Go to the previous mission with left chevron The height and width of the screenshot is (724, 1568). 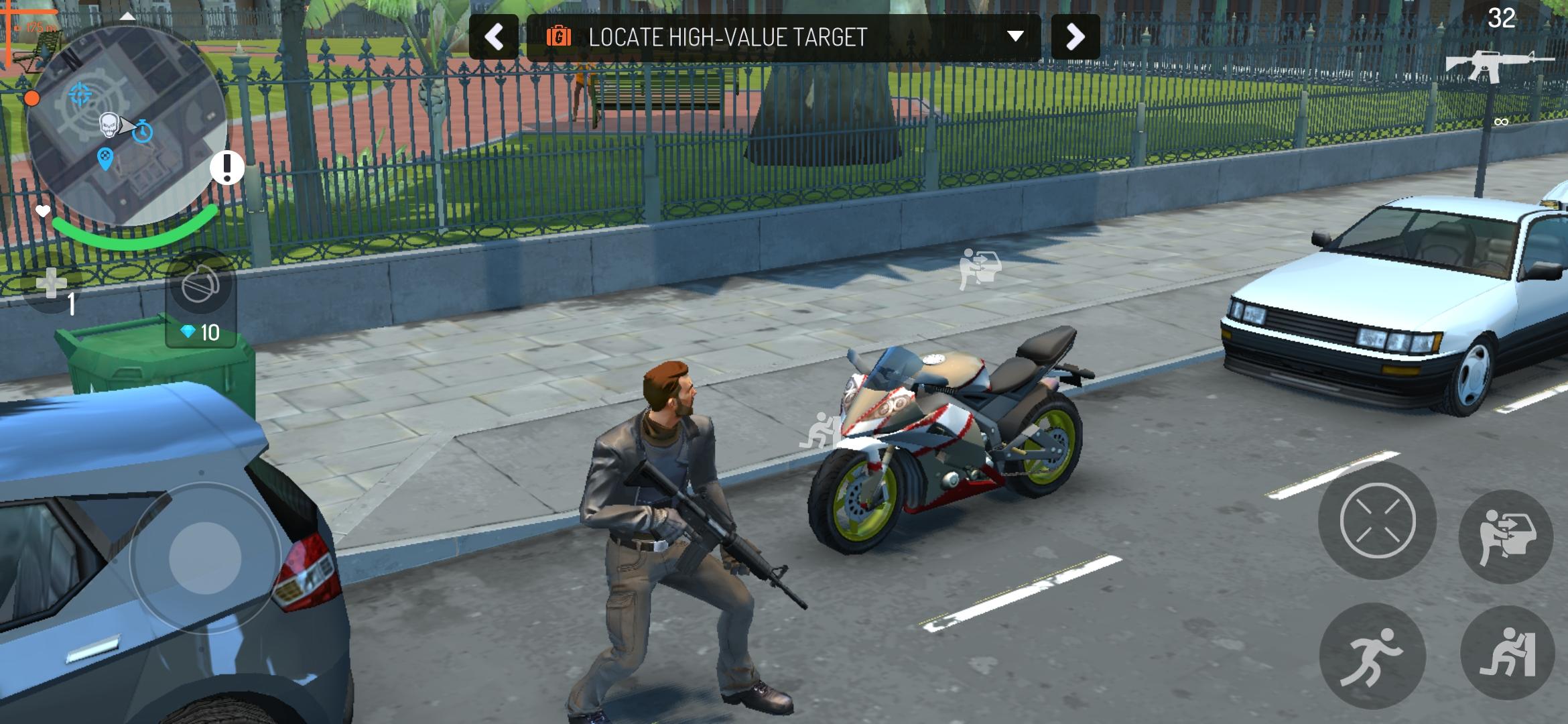click(494, 37)
